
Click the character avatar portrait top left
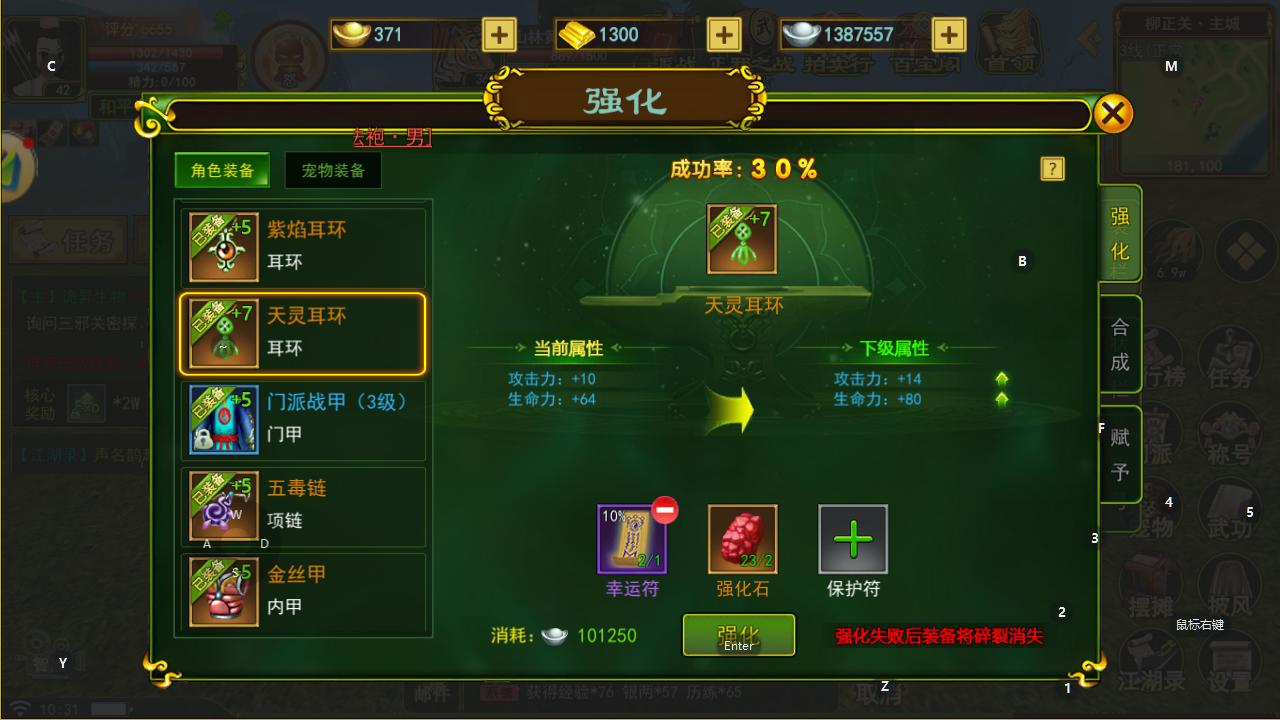coord(45,55)
